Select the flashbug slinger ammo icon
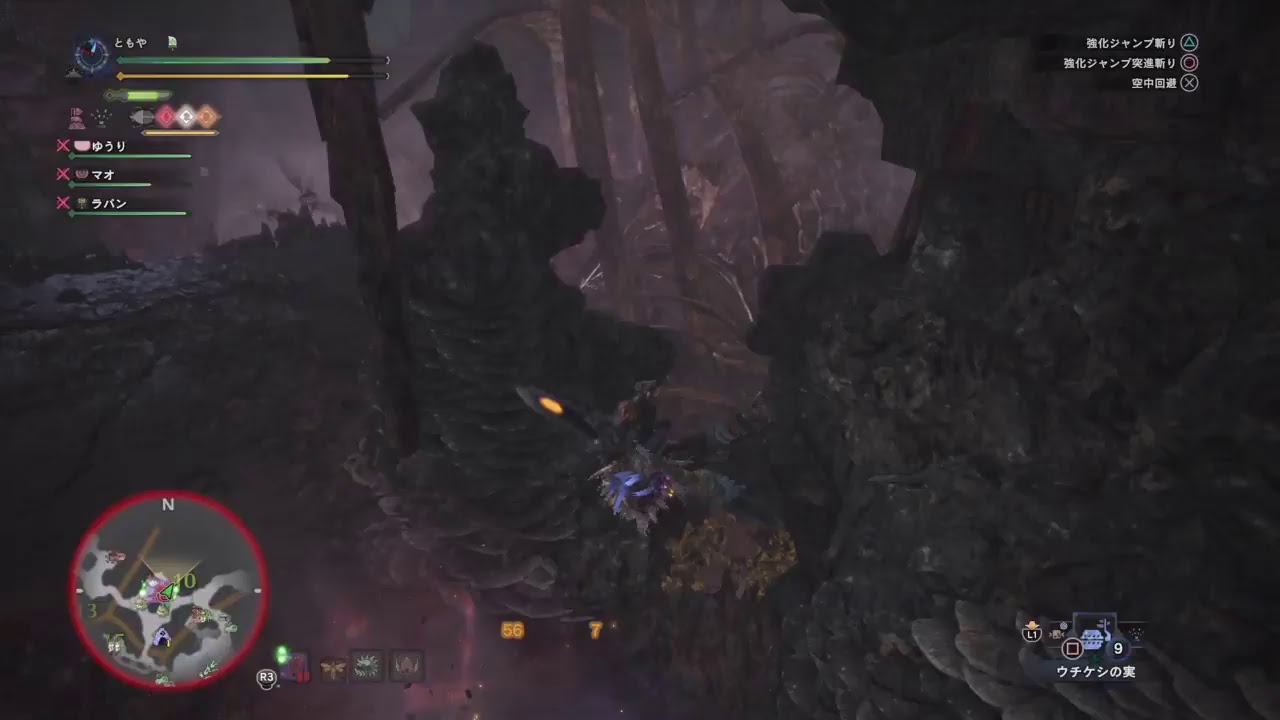The width and height of the screenshot is (1280, 720). pos(333,666)
